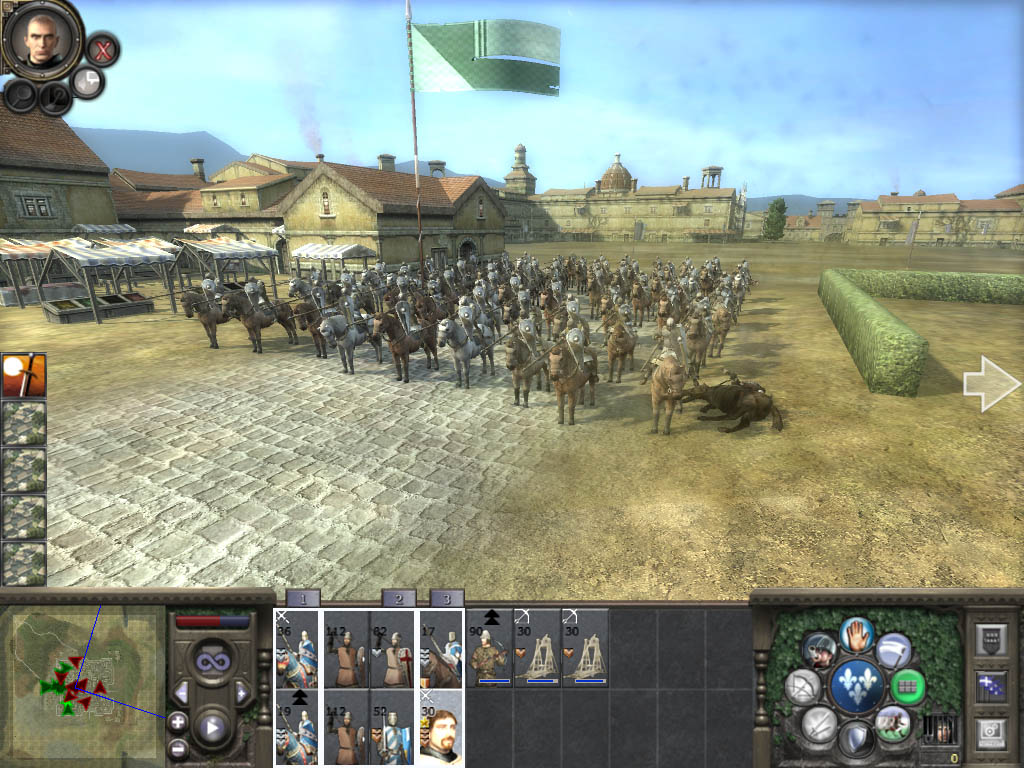Select unit group tab 3

446,598
